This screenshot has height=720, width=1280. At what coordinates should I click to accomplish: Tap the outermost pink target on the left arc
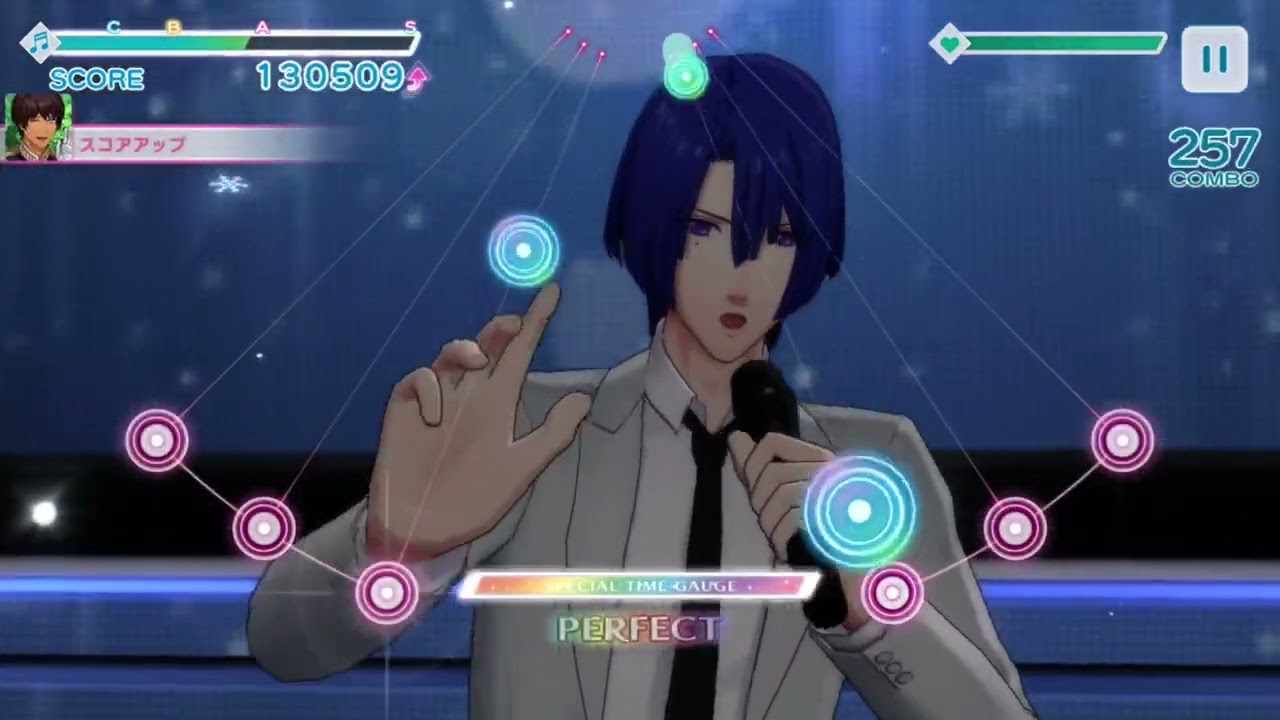click(157, 440)
